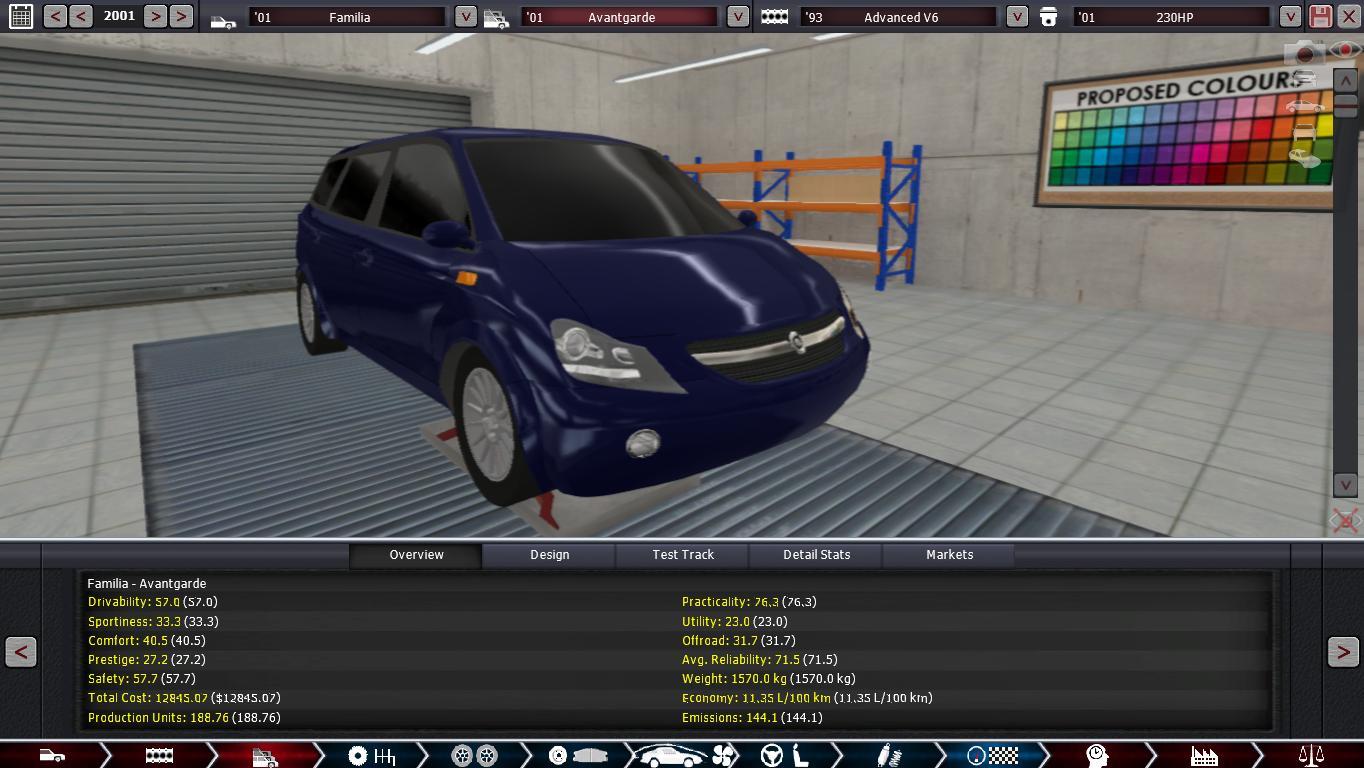Open the wheels and tyres step
Screen dimensions: 1364x768
coord(474,755)
